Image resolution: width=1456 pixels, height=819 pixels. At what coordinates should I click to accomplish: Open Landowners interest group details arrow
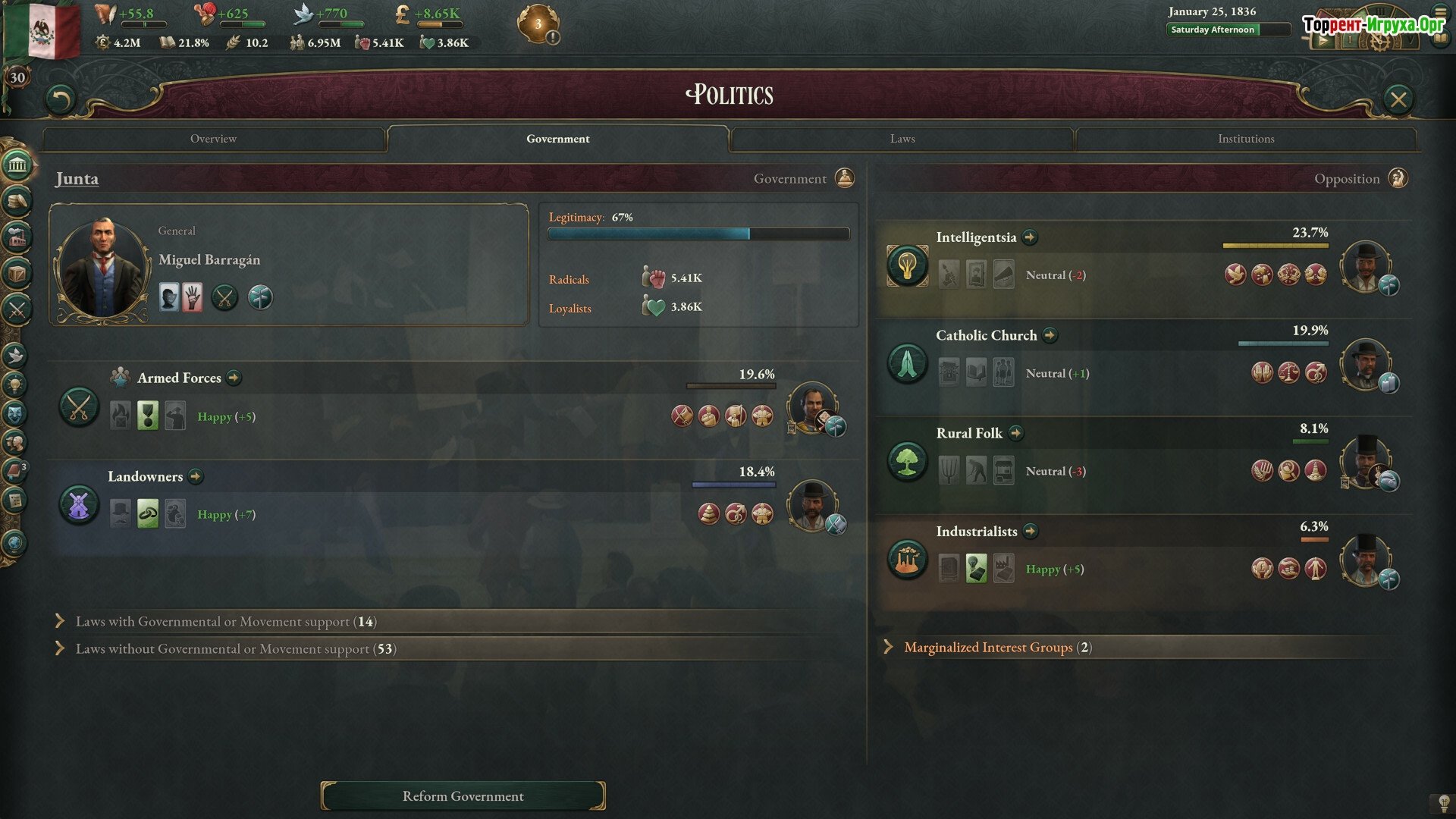click(196, 476)
